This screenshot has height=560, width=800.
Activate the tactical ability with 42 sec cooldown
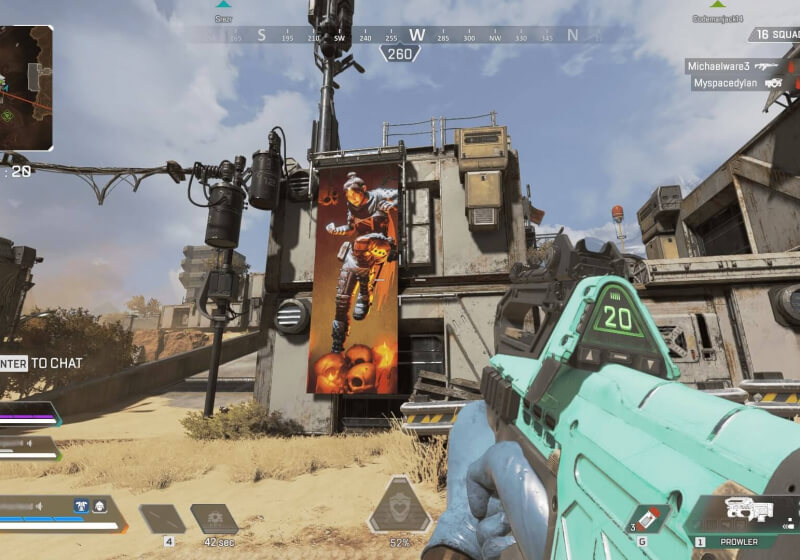coord(214,519)
